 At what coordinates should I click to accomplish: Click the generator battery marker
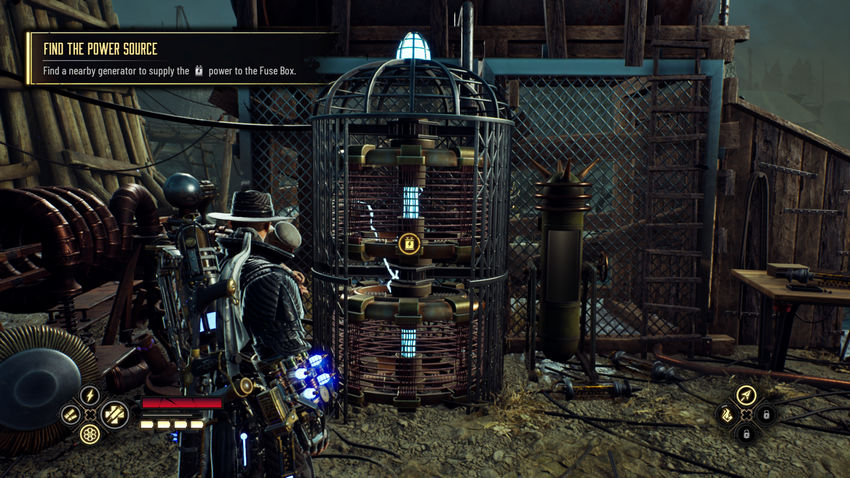click(x=408, y=243)
